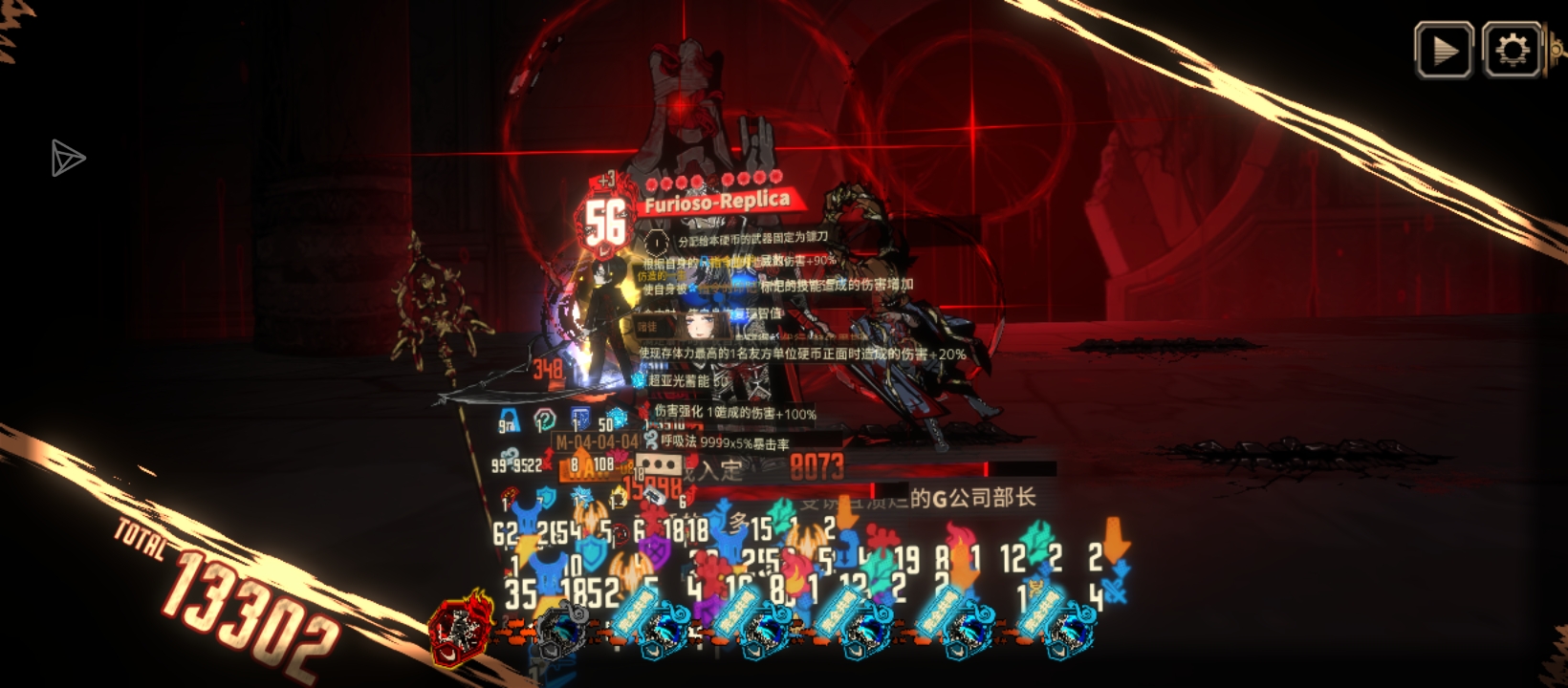
Task: Open the gear settings menu
Action: coord(1512,50)
